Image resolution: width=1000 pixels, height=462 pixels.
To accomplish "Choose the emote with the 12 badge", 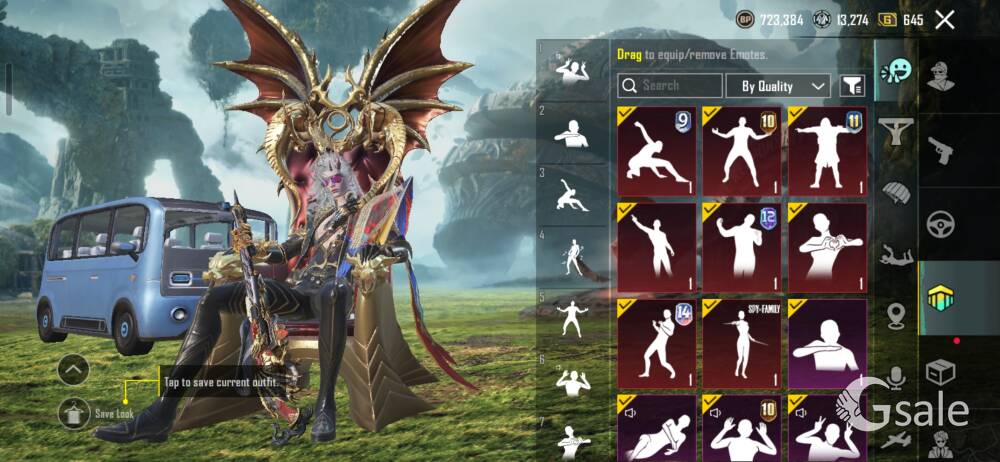I will 742,246.
